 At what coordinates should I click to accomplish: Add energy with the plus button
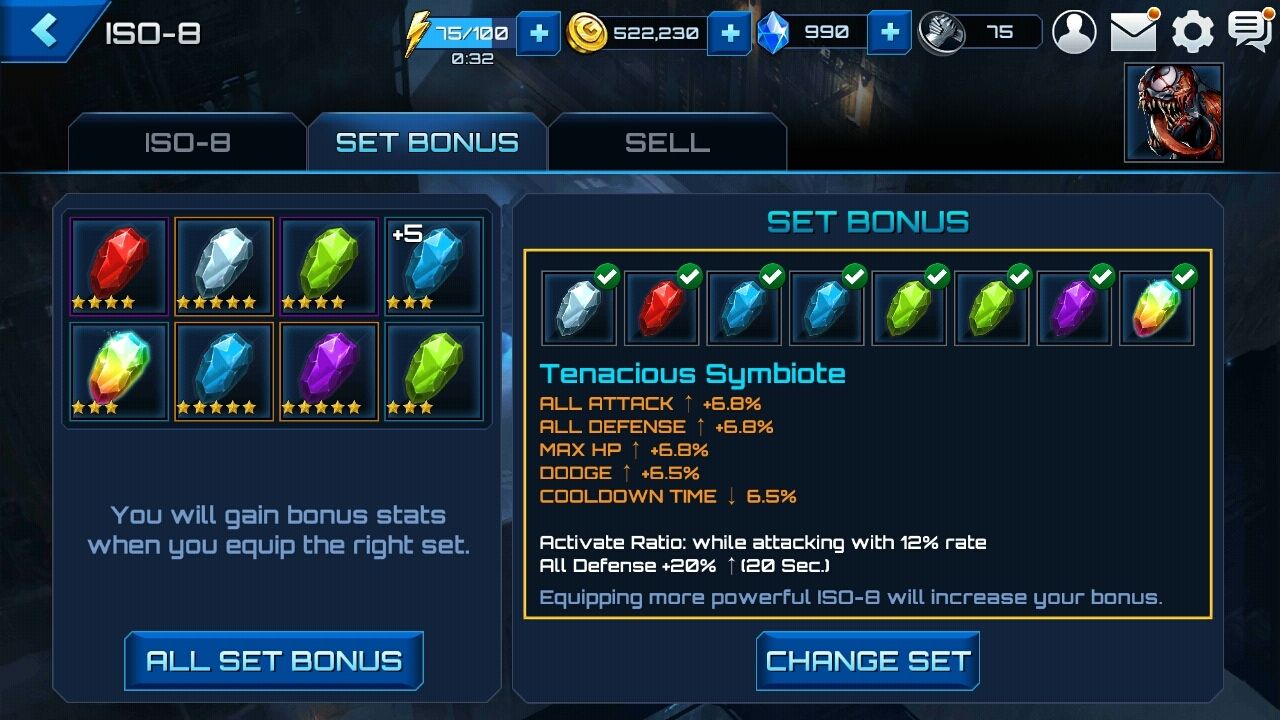538,33
